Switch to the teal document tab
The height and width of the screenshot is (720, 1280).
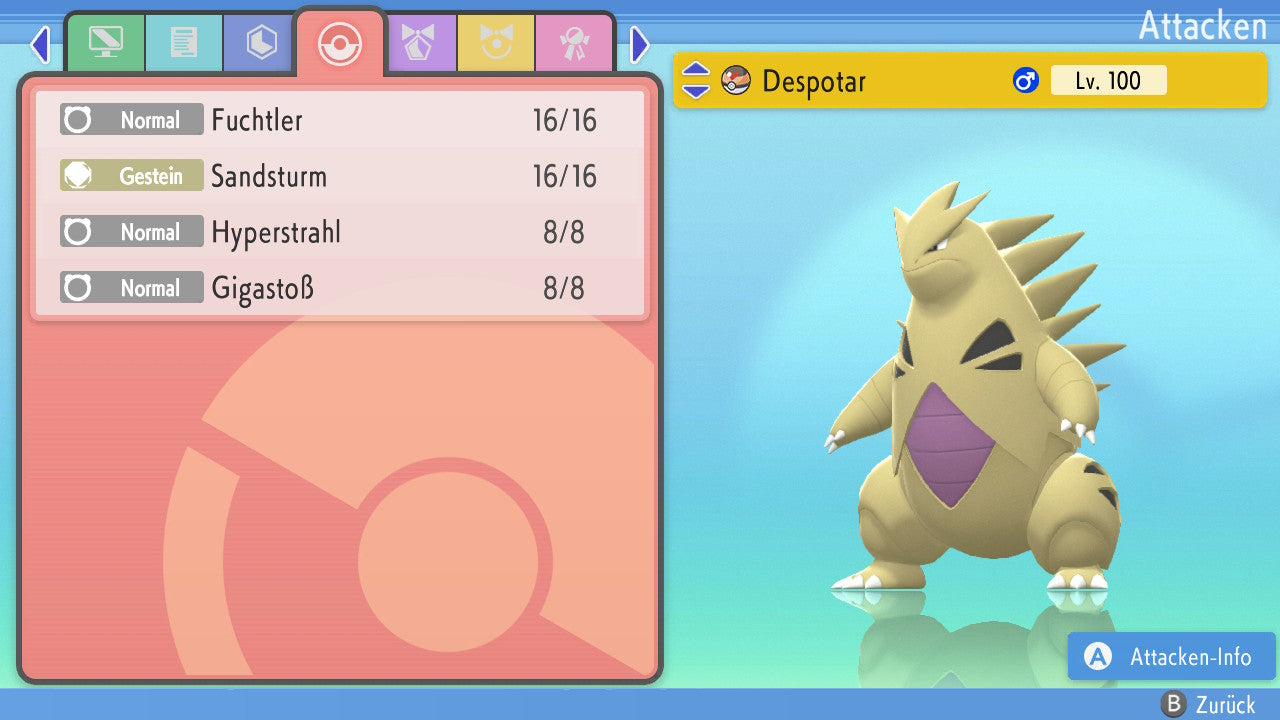click(183, 43)
